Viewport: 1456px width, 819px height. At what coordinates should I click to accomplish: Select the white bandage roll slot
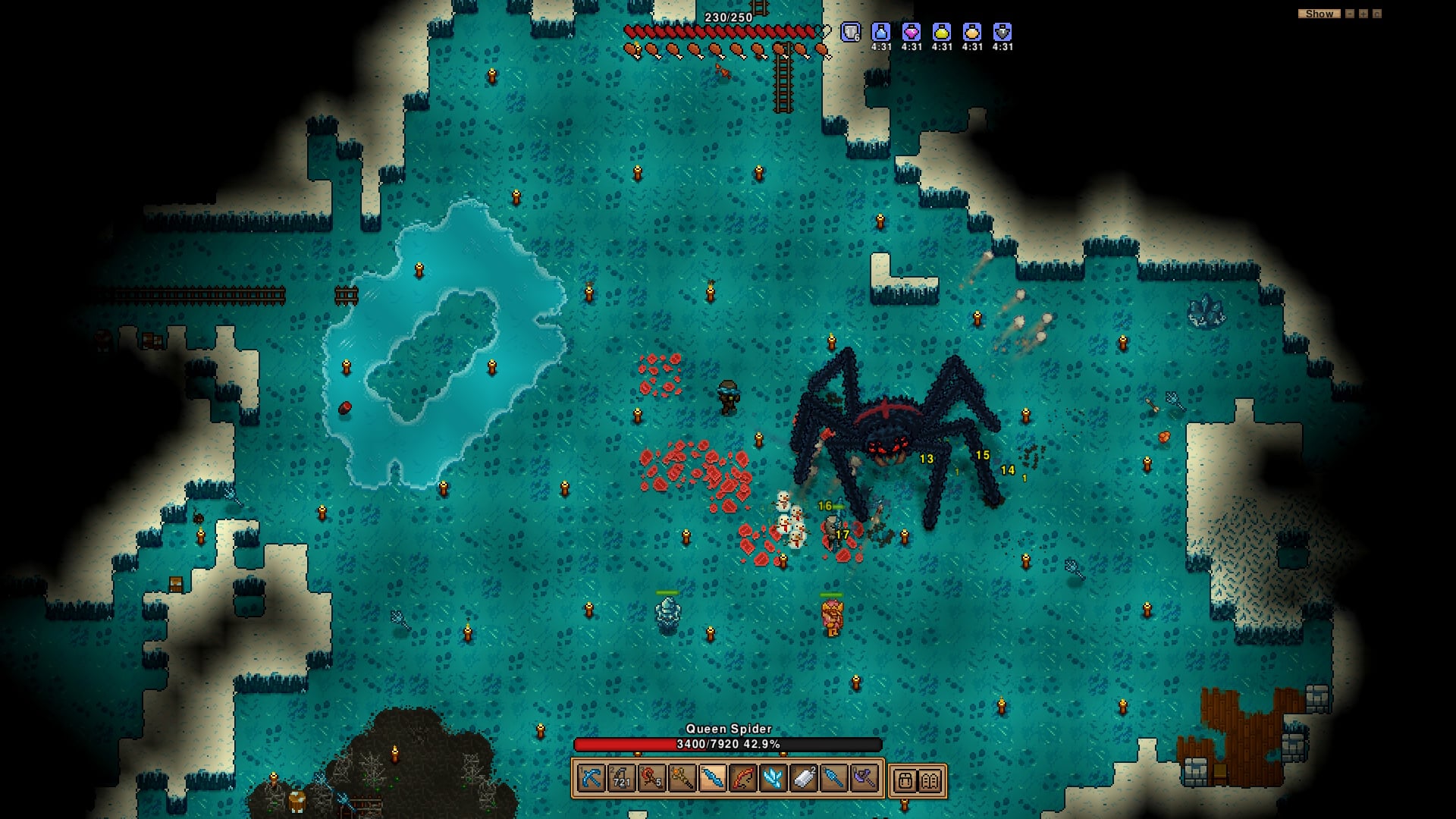tap(803, 779)
